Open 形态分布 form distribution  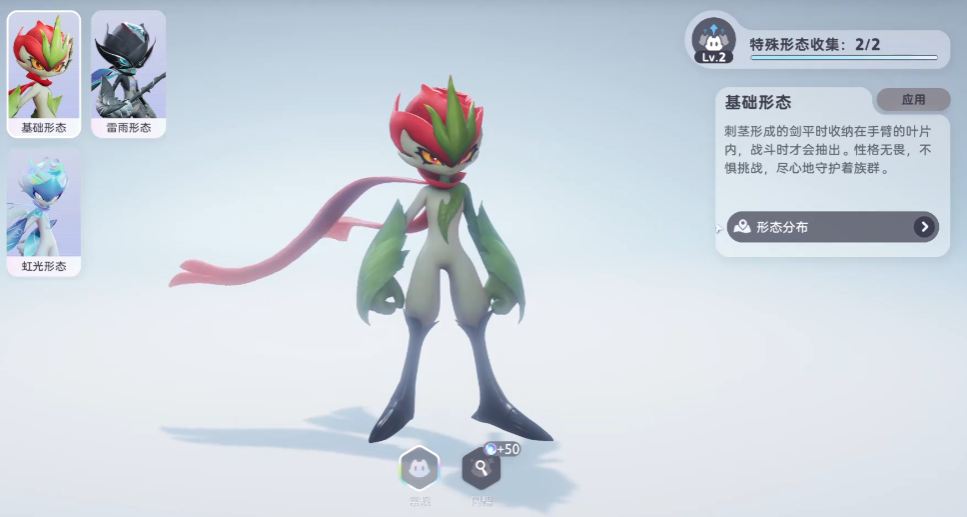(x=832, y=227)
